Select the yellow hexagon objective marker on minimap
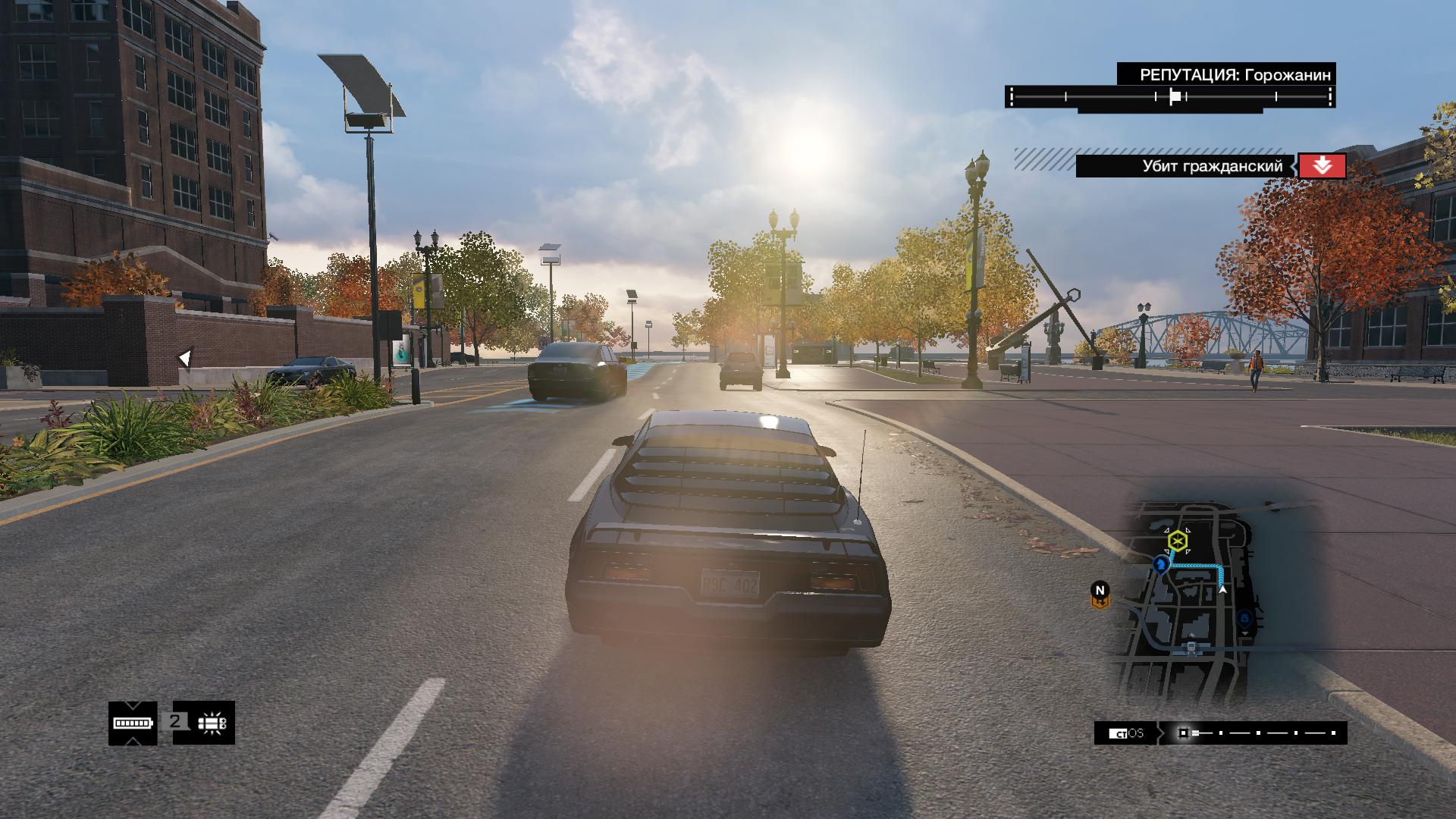The height and width of the screenshot is (819, 1456). 1177,541
